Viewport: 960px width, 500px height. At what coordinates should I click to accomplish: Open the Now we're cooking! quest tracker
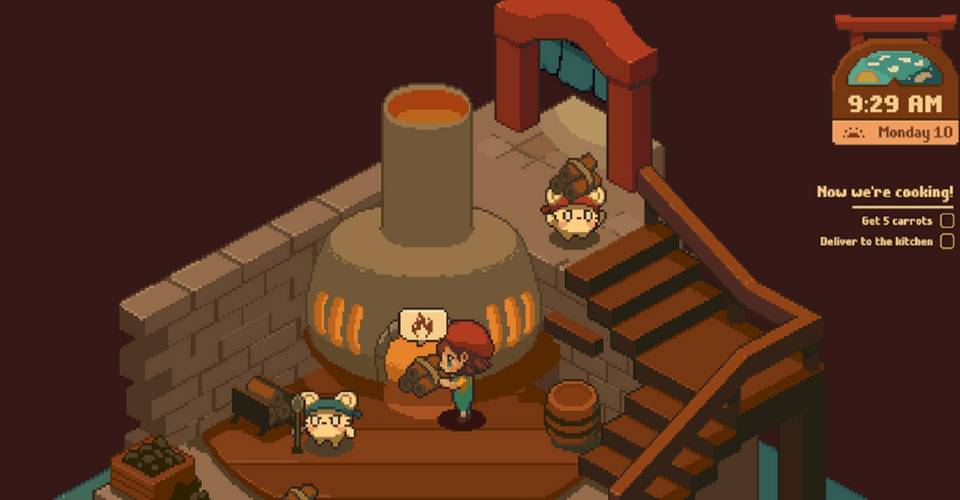pos(884,192)
